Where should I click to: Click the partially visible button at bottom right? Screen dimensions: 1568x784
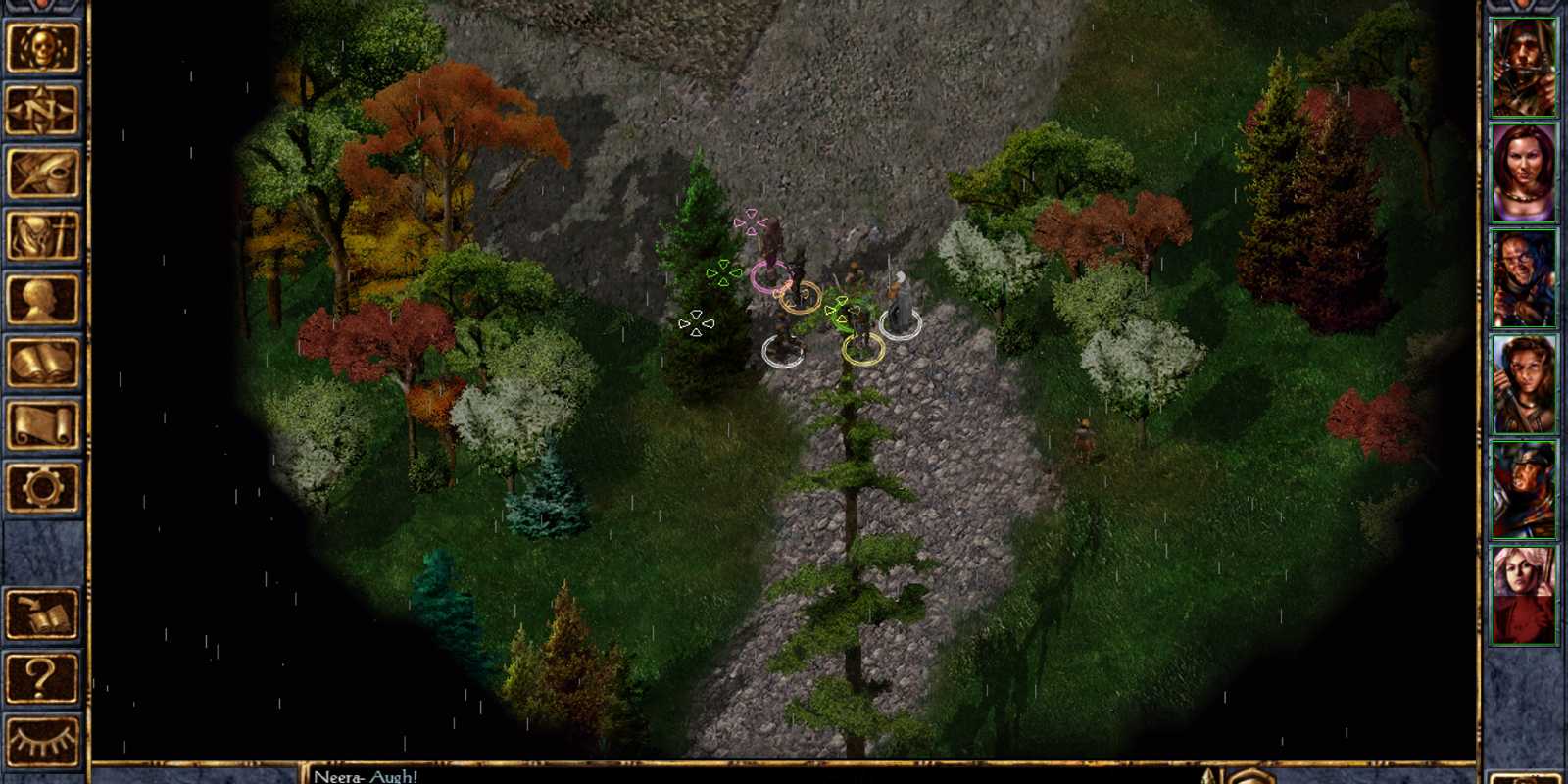pyautogui.click(x=1529, y=779)
